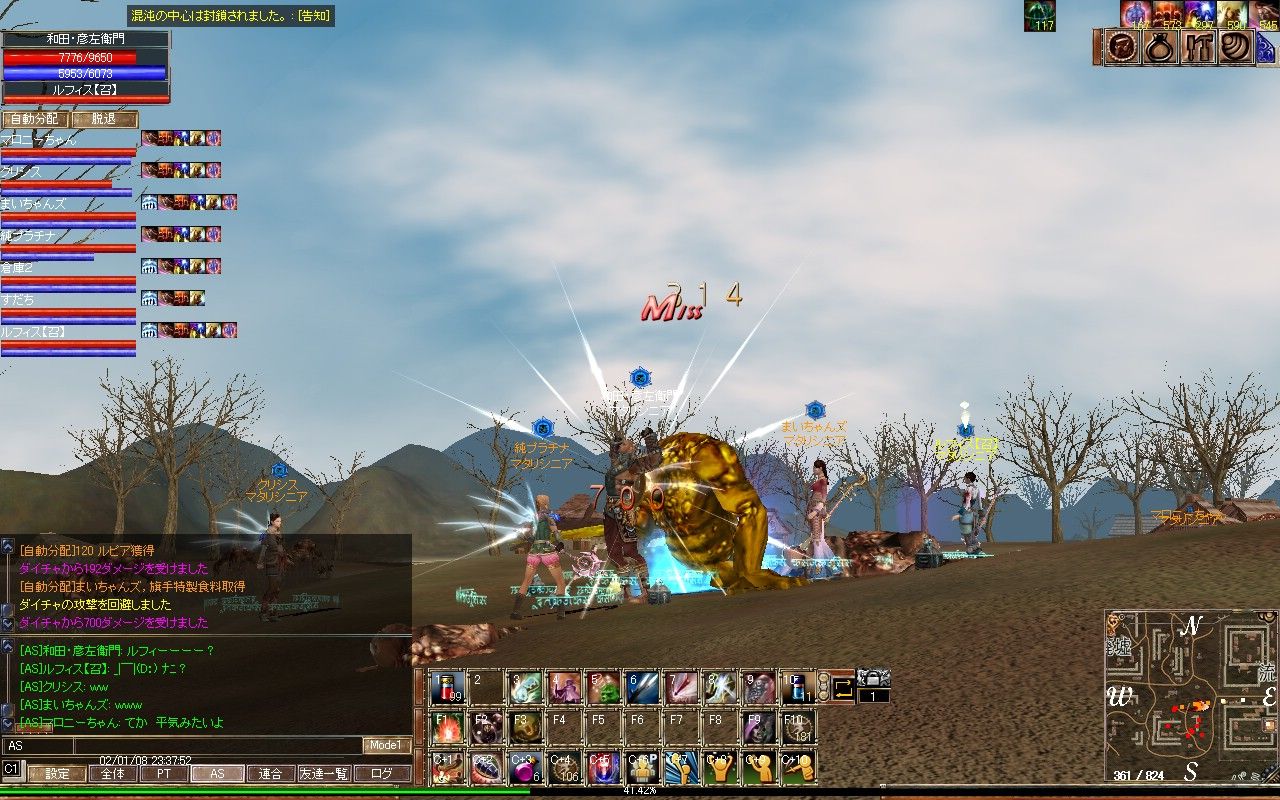Click the hammer tools menu icon
This screenshot has height=800, width=1280.
[x=1198, y=48]
